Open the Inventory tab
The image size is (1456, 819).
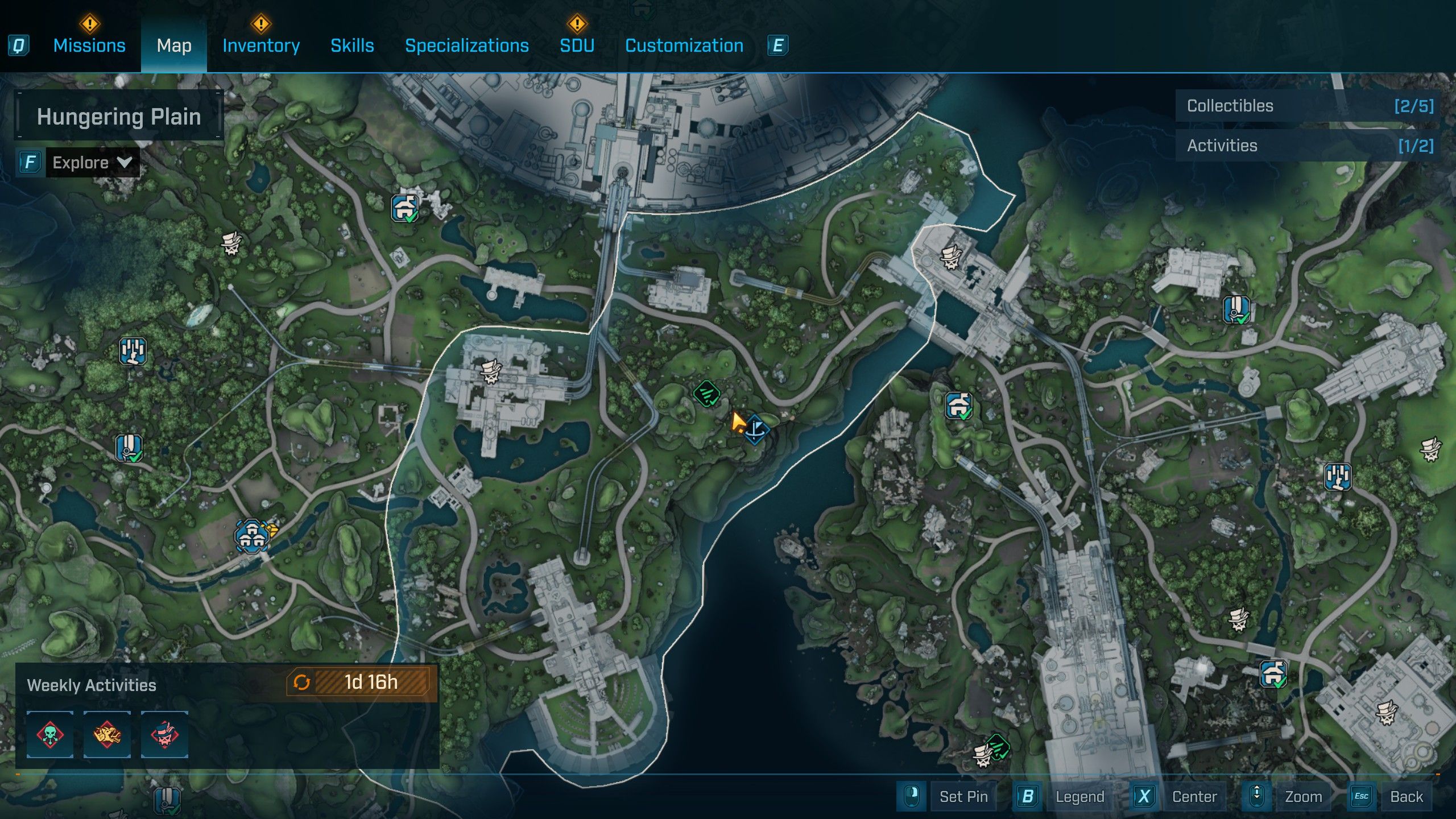(x=261, y=45)
